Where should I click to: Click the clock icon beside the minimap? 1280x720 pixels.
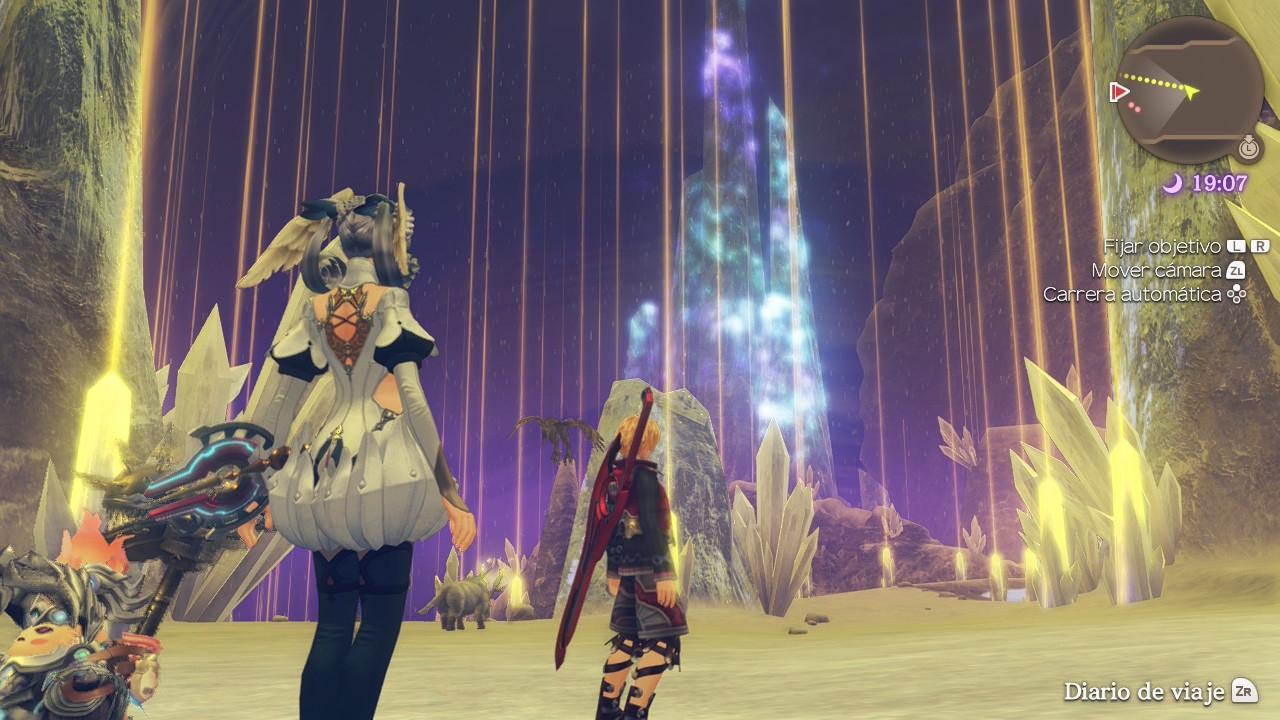tap(1248, 148)
